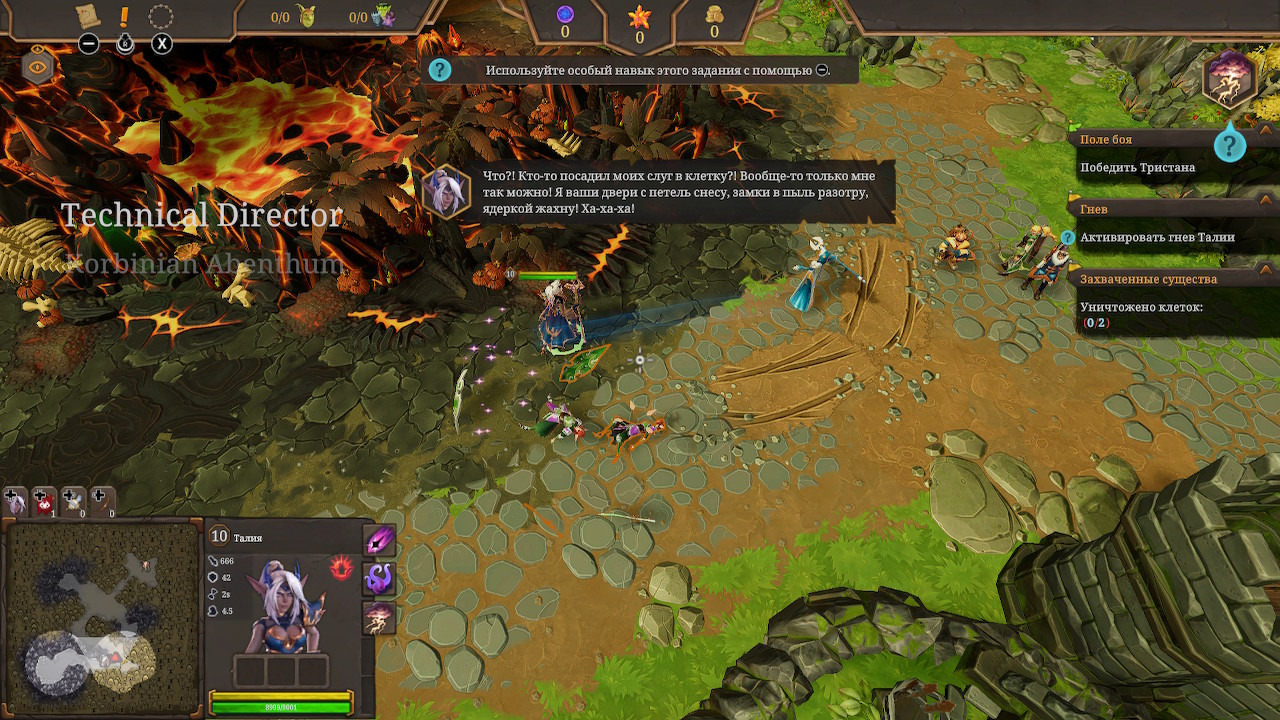
Task: Activate the storm cloud special skill hexagon
Action: tap(1229, 82)
